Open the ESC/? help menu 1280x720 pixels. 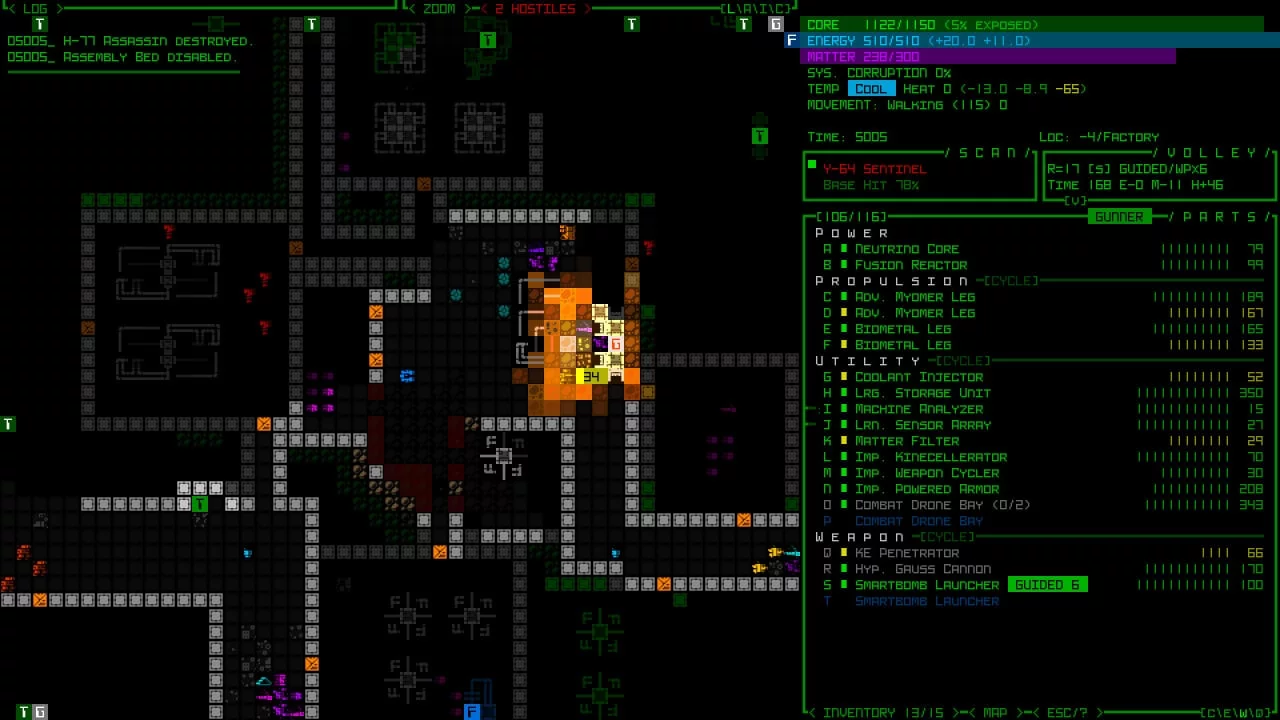[1066, 712]
